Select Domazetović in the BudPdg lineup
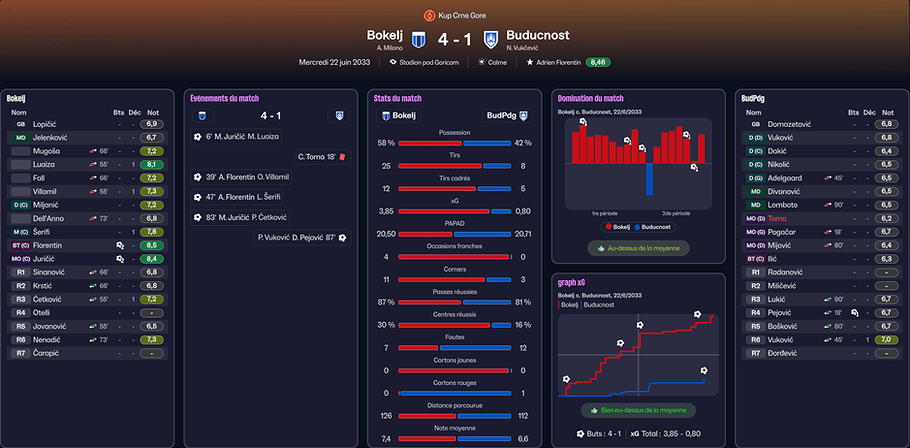 (x=789, y=123)
